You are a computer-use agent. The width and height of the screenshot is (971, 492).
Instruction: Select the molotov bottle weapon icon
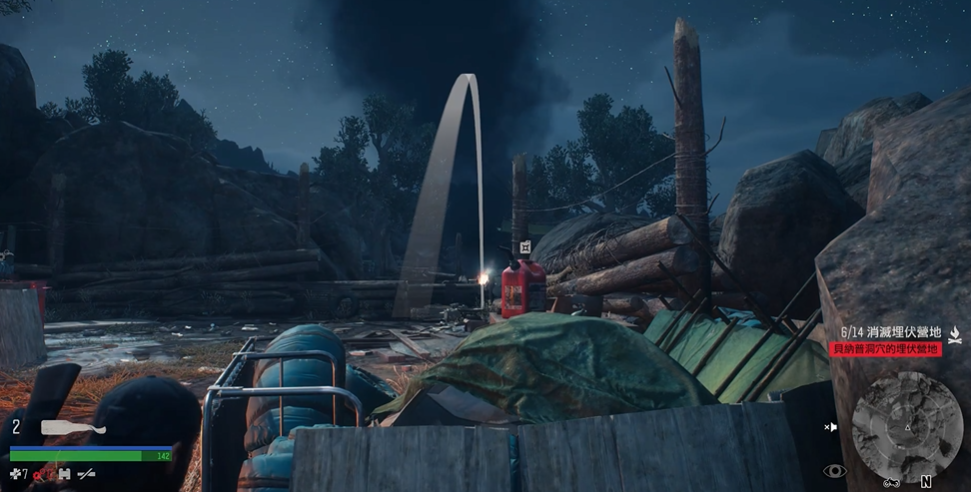click(72, 428)
